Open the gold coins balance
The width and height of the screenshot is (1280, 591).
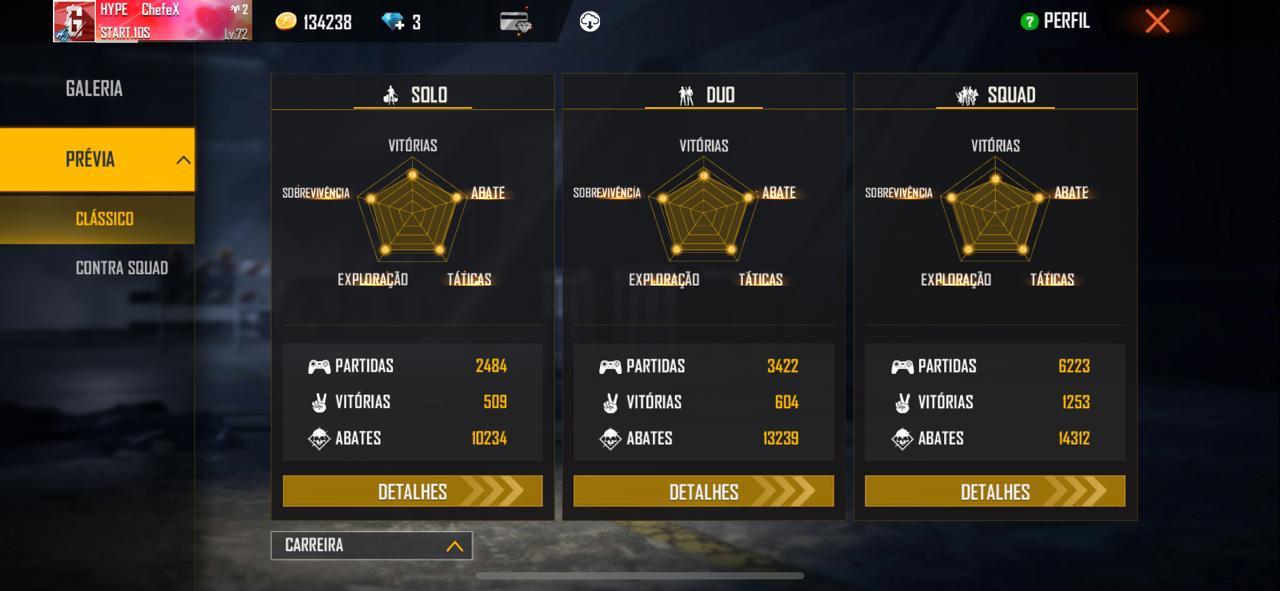coord(314,22)
